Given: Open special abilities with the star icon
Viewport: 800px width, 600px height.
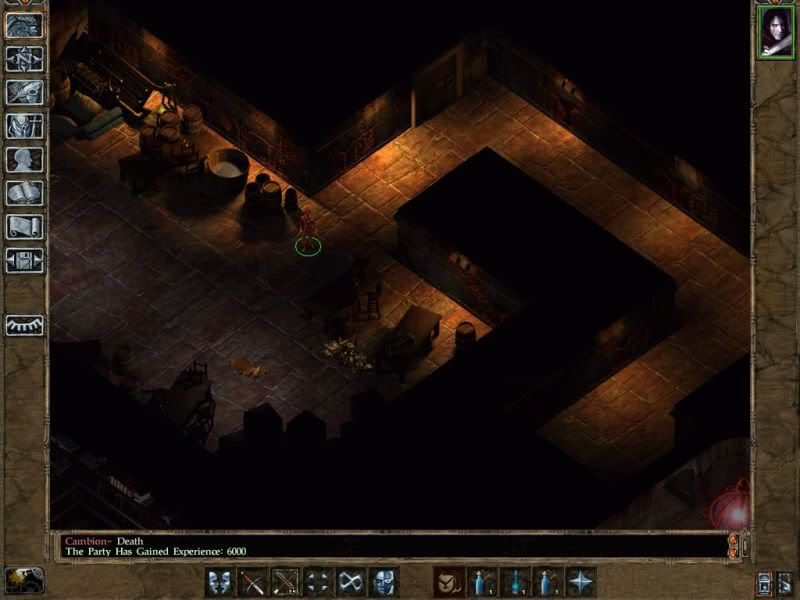Looking at the screenshot, I should pos(580,581).
